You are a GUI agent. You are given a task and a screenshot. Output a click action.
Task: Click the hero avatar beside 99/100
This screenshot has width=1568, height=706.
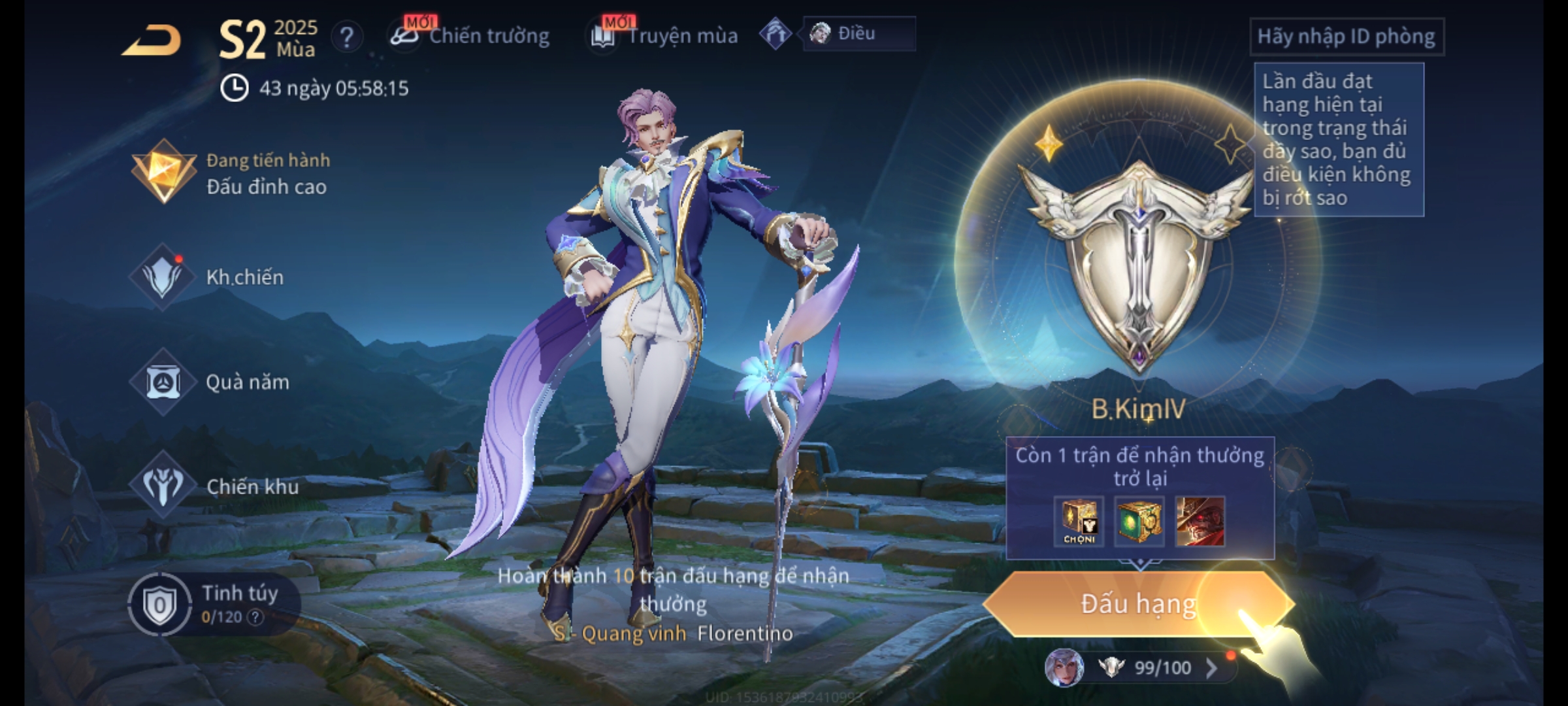1064,668
